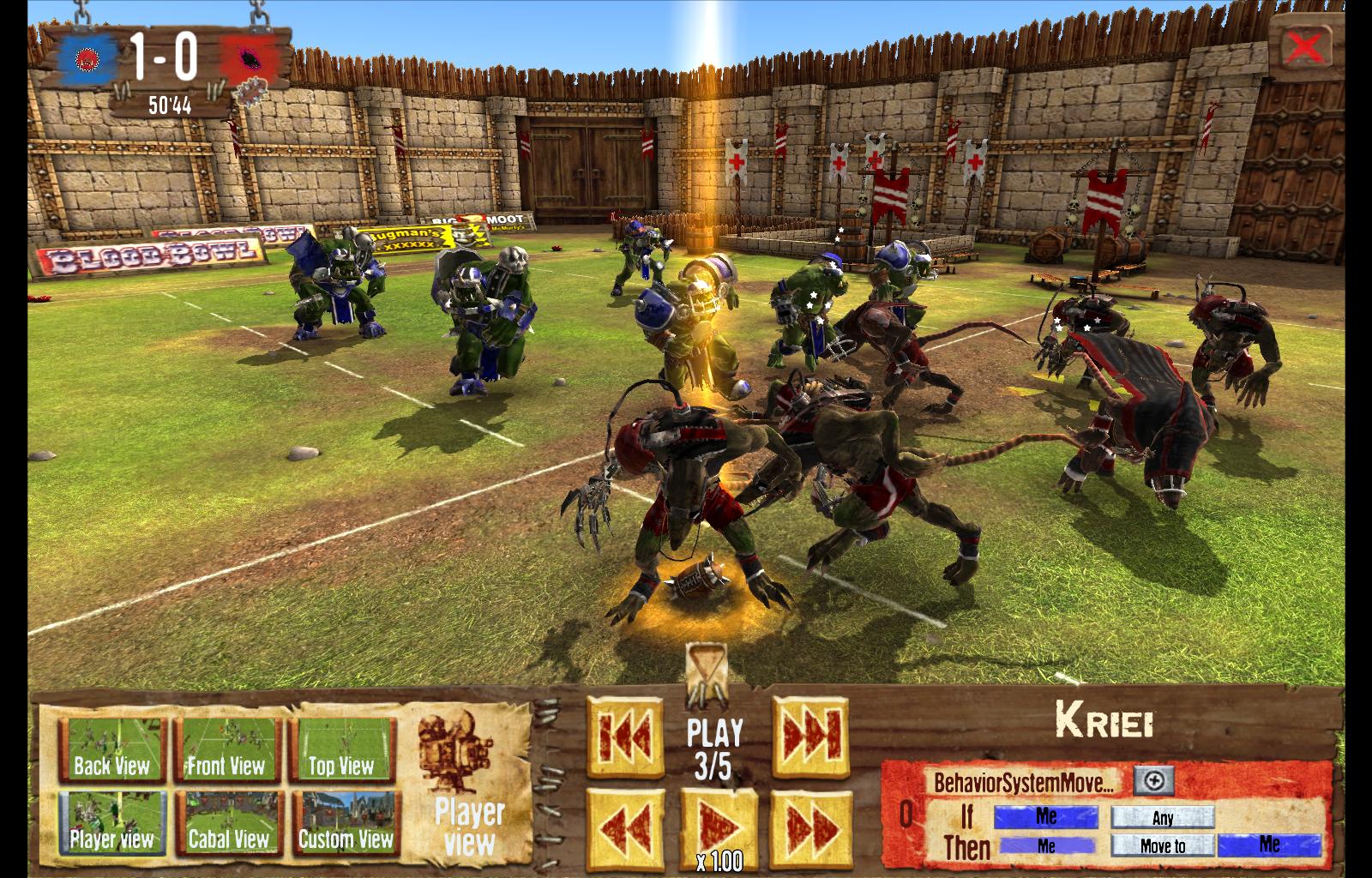Viewport: 1372px width, 878px height.
Task: Select the BehaviorSystemMove behavior name field
Action: [1025, 781]
